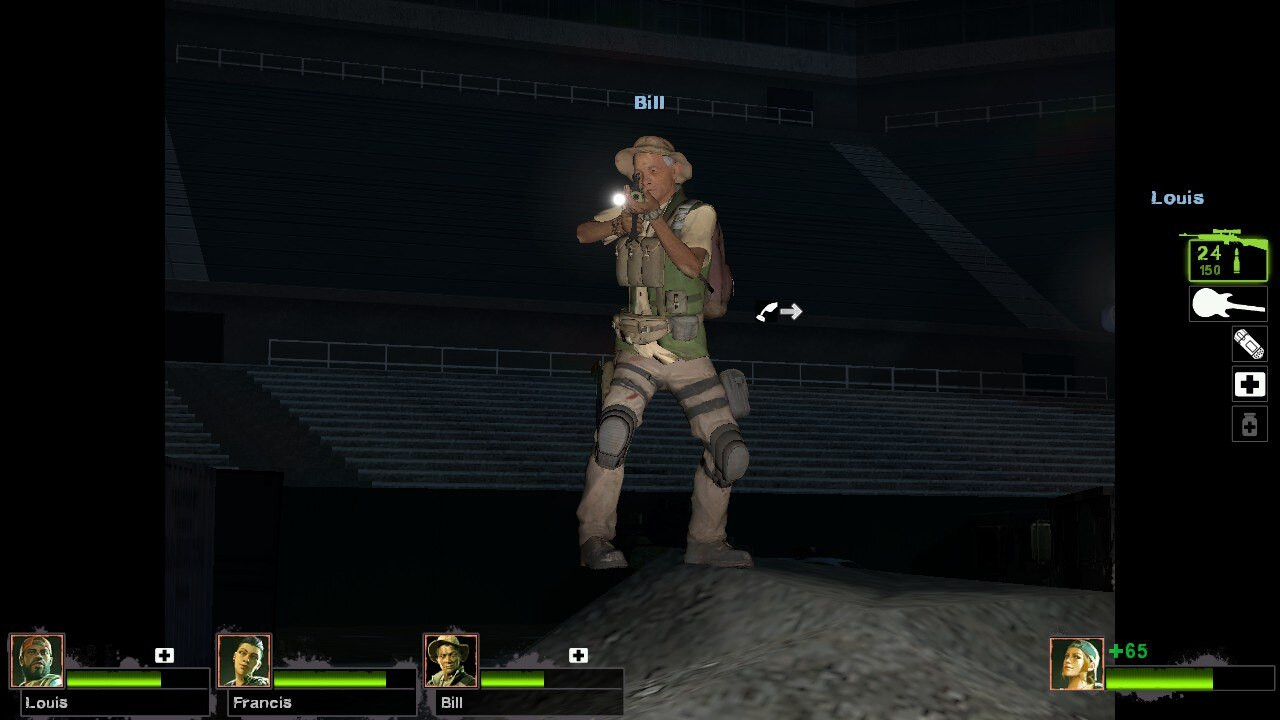This screenshot has width=1280, height=720.
Task: Select the pipe bomb throwable slot
Action: pyautogui.click(x=1249, y=344)
